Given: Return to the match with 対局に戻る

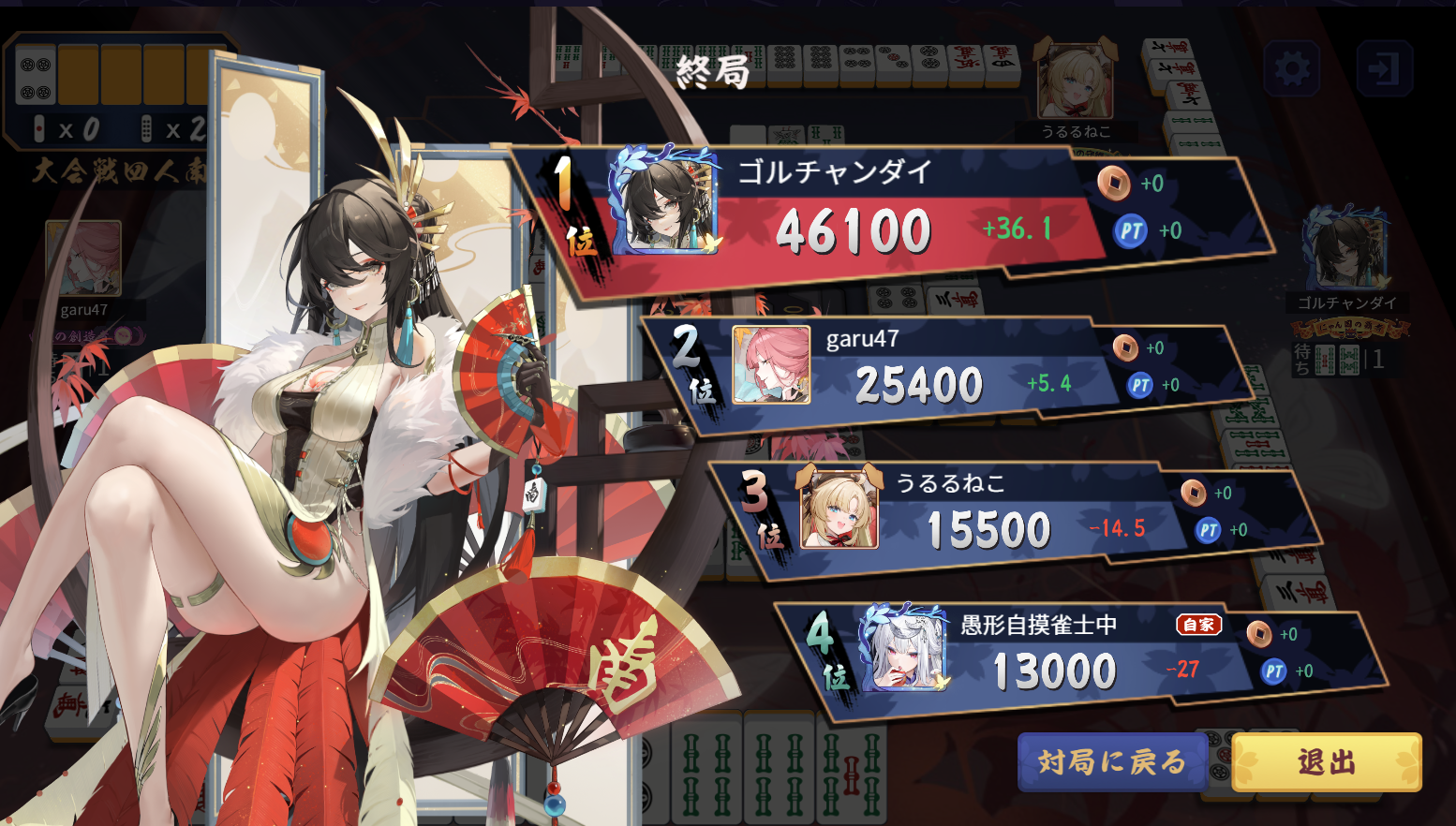Looking at the screenshot, I should point(1111,762).
